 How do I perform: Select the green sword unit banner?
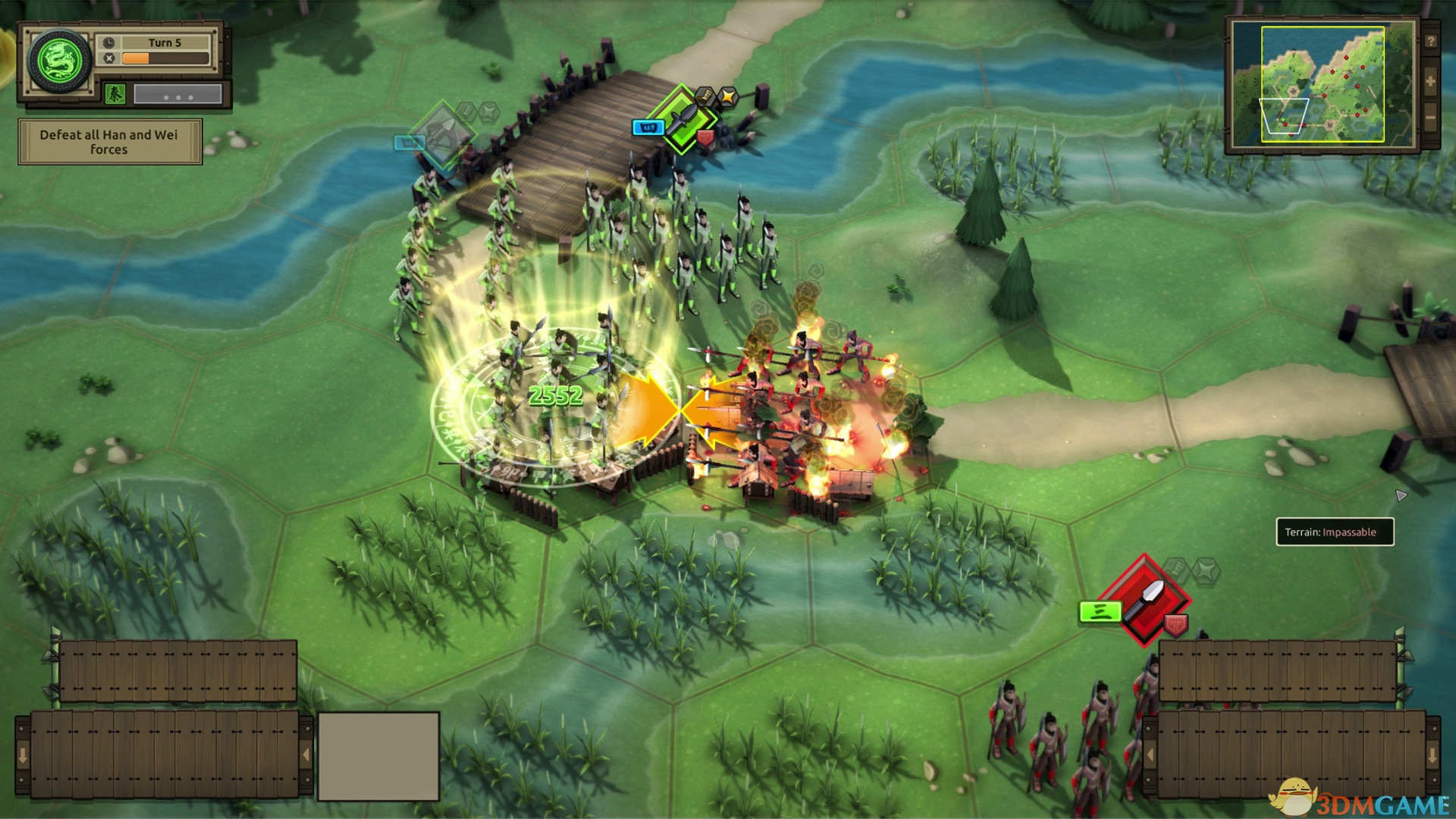(685, 120)
